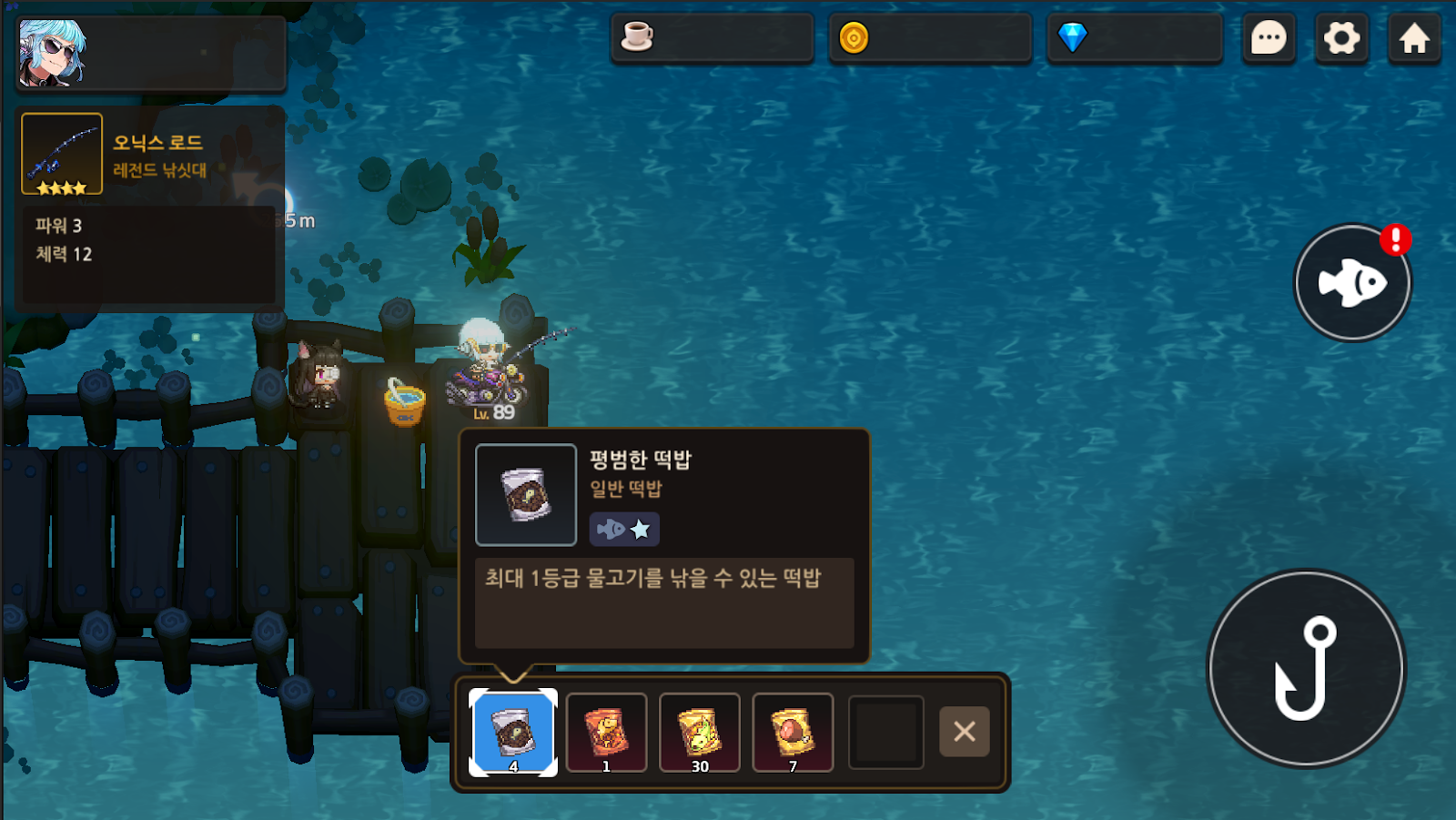Close the bait selection bar
Screen dimensions: 1456x820
[965, 731]
